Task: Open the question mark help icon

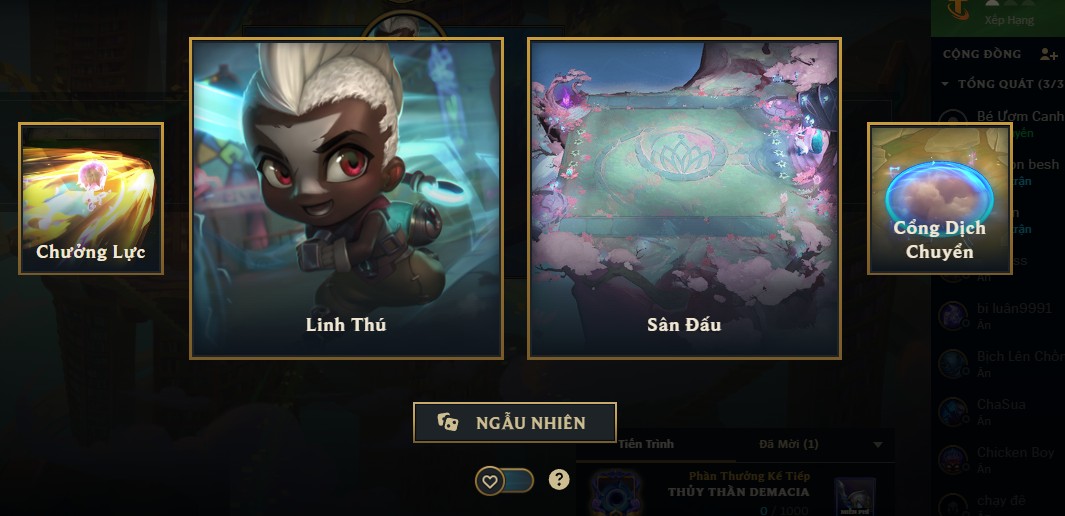Action: pos(559,479)
